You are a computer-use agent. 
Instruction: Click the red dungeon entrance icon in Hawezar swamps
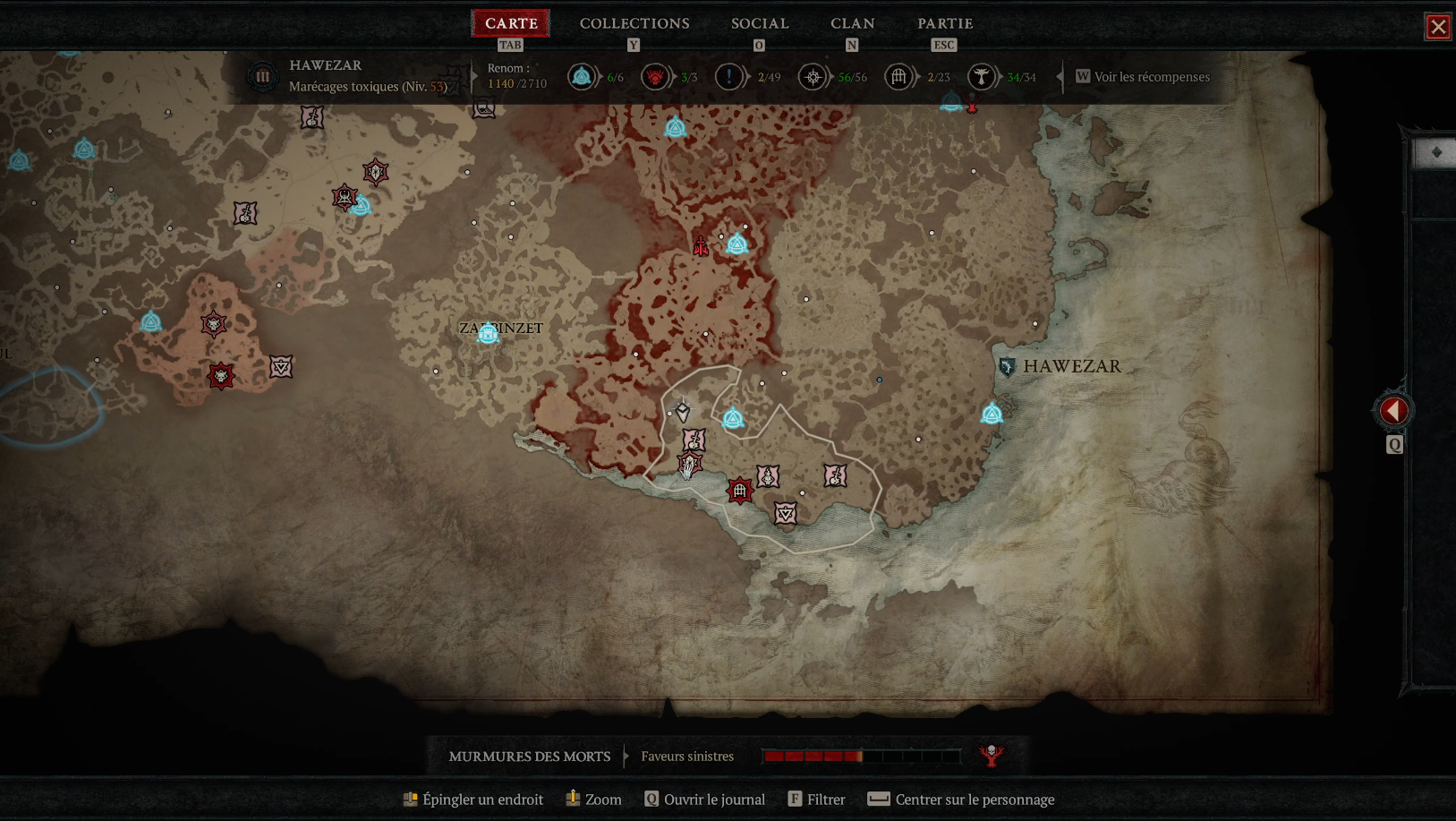click(x=740, y=491)
